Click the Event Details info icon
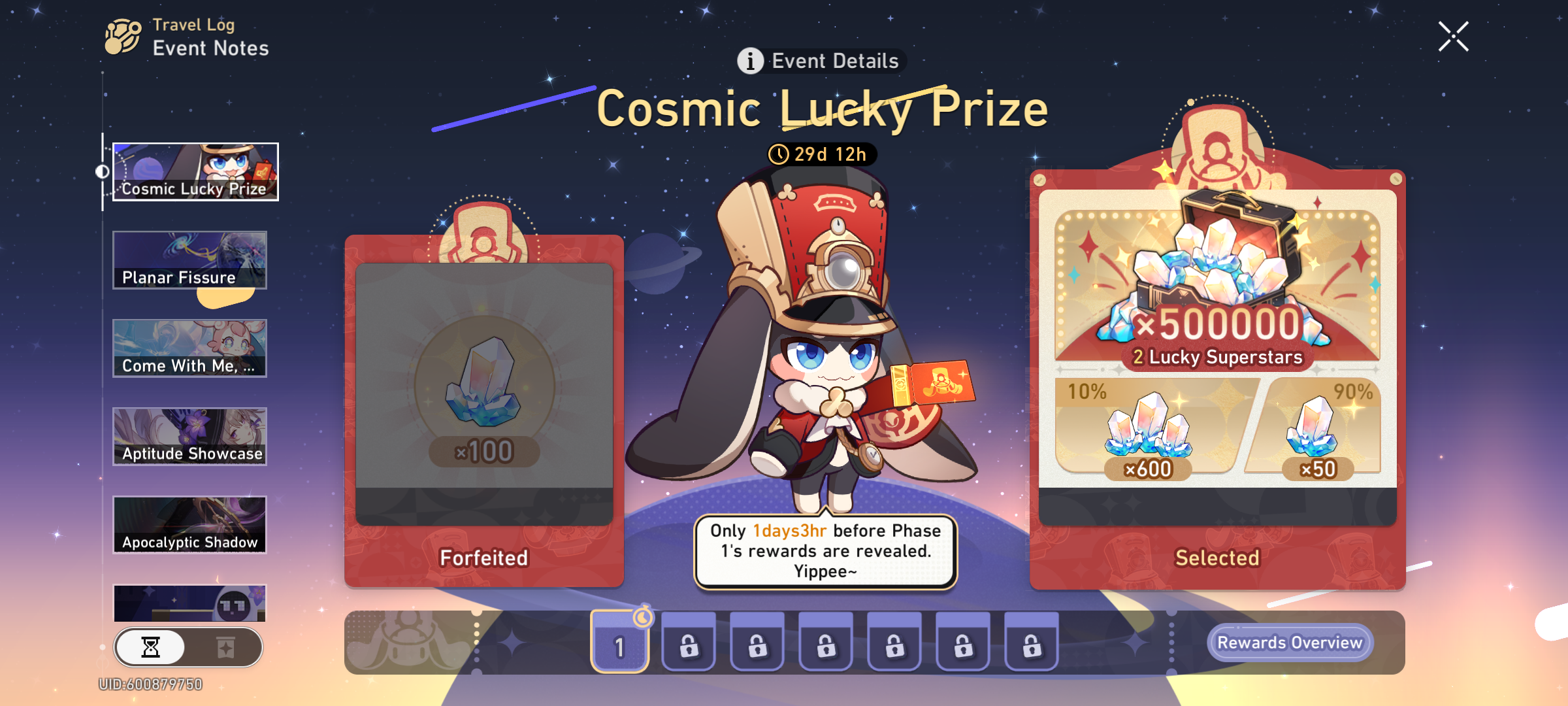This screenshot has height=706, width=1568. tap(750, 60)
